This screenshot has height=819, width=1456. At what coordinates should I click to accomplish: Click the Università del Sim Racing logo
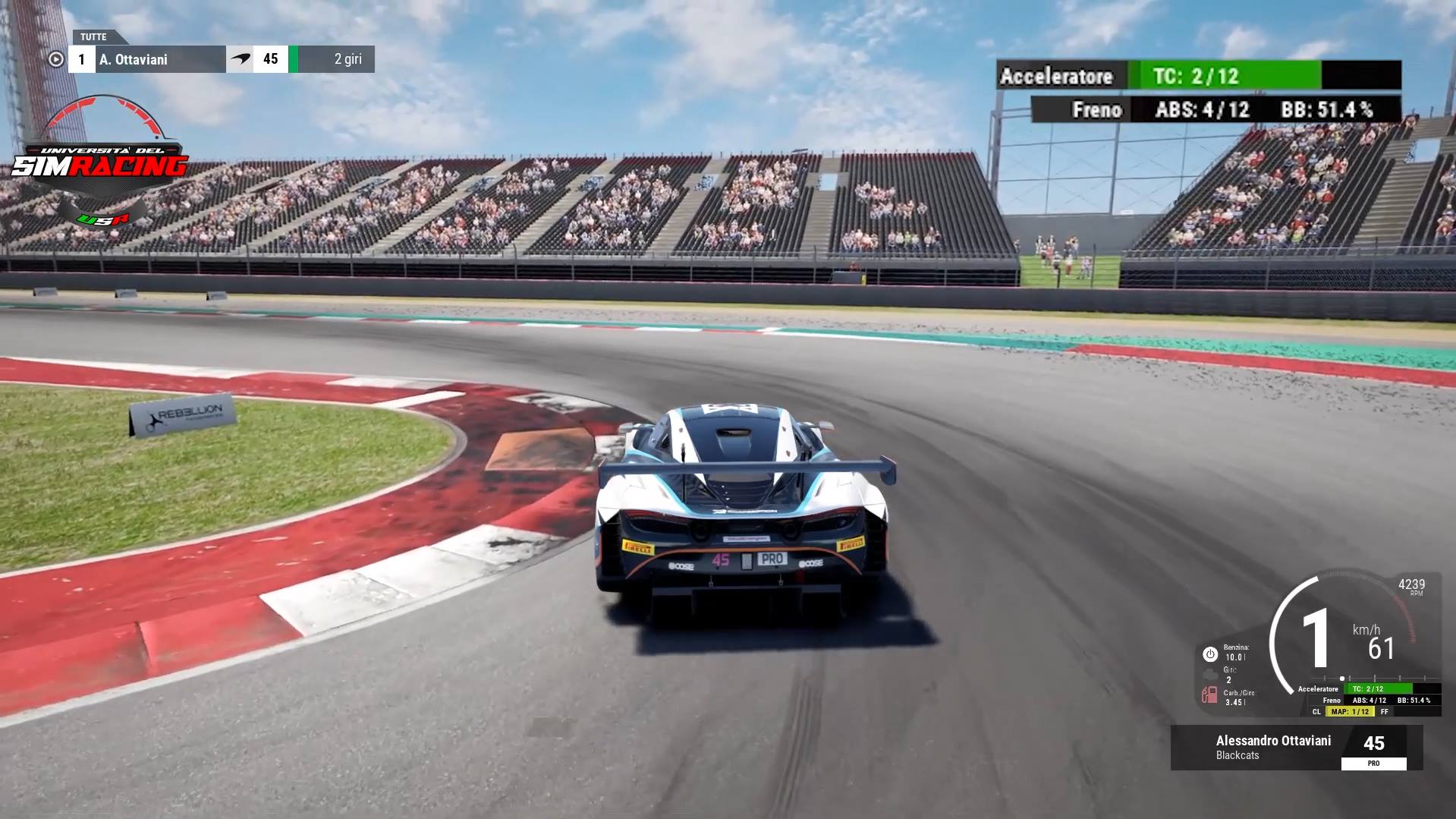(x=100, y=162)
